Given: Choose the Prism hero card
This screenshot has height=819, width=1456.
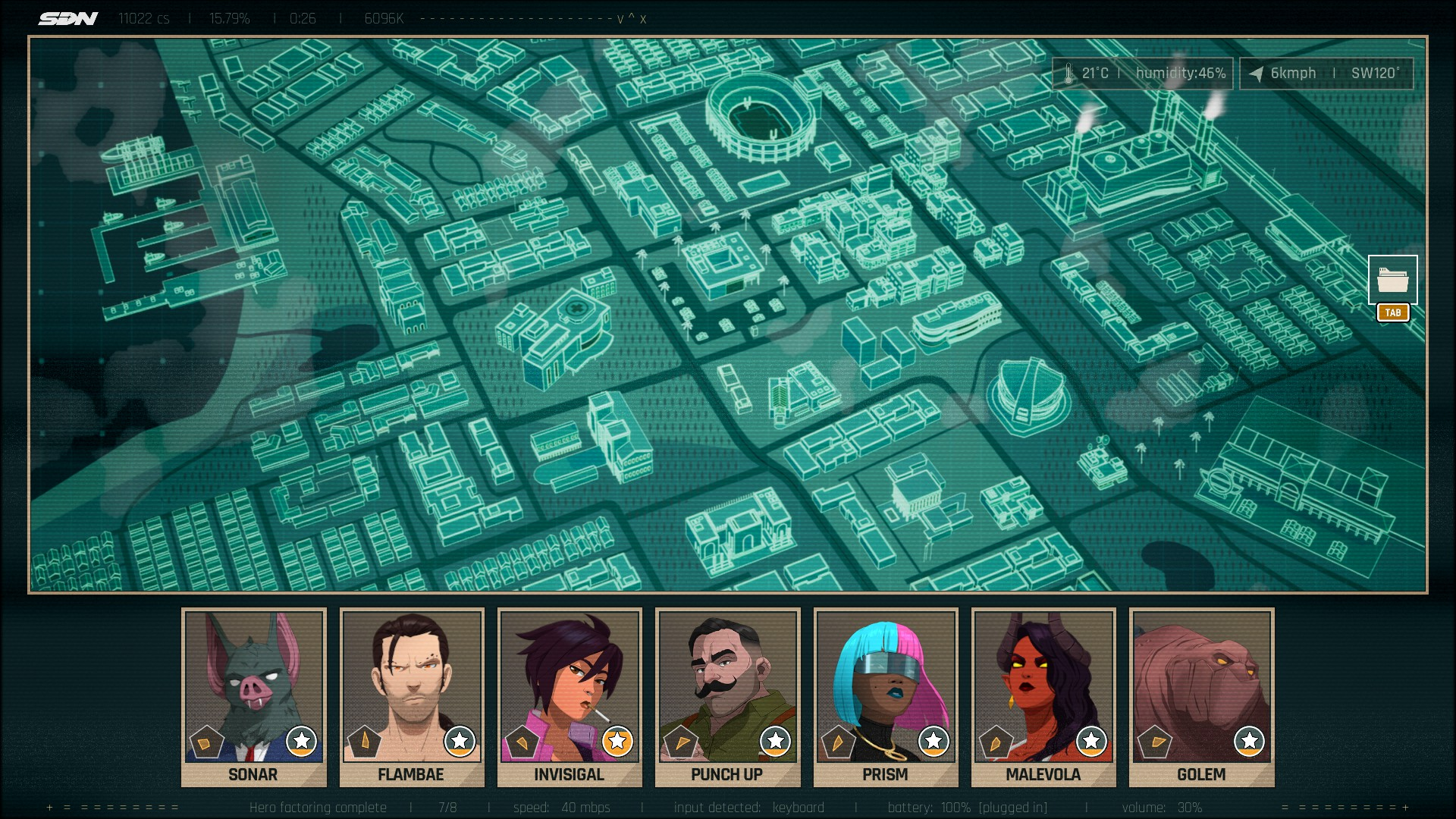Looking at the screenshot, I should pyautogui.click(x=885, y=696).
